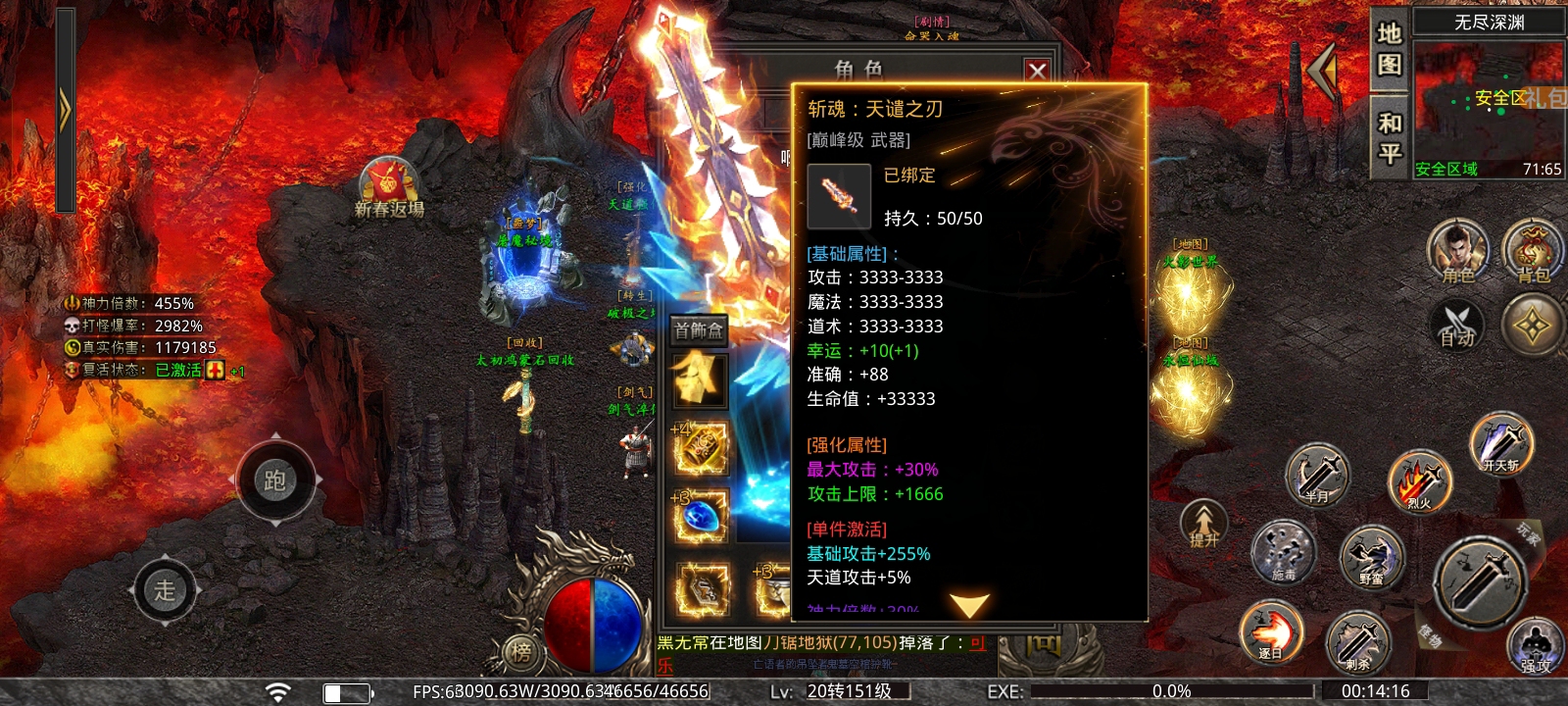Image resolution: width=1568 pixels, height=706 pixels.
Task: Activate the 半月 half-moon skill
Action: (x=1317, y=476)
